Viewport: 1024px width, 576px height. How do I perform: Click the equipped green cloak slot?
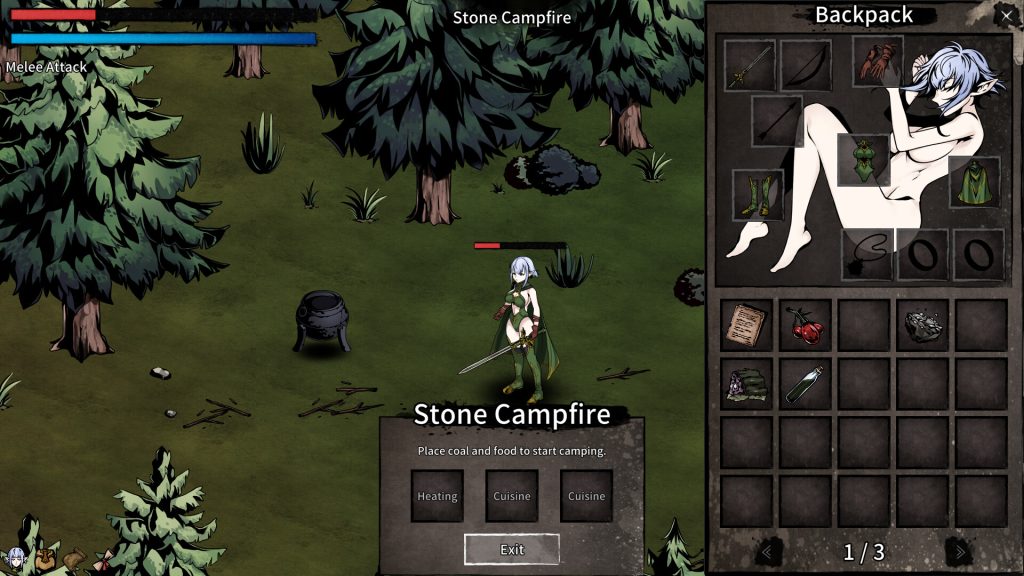974,182
